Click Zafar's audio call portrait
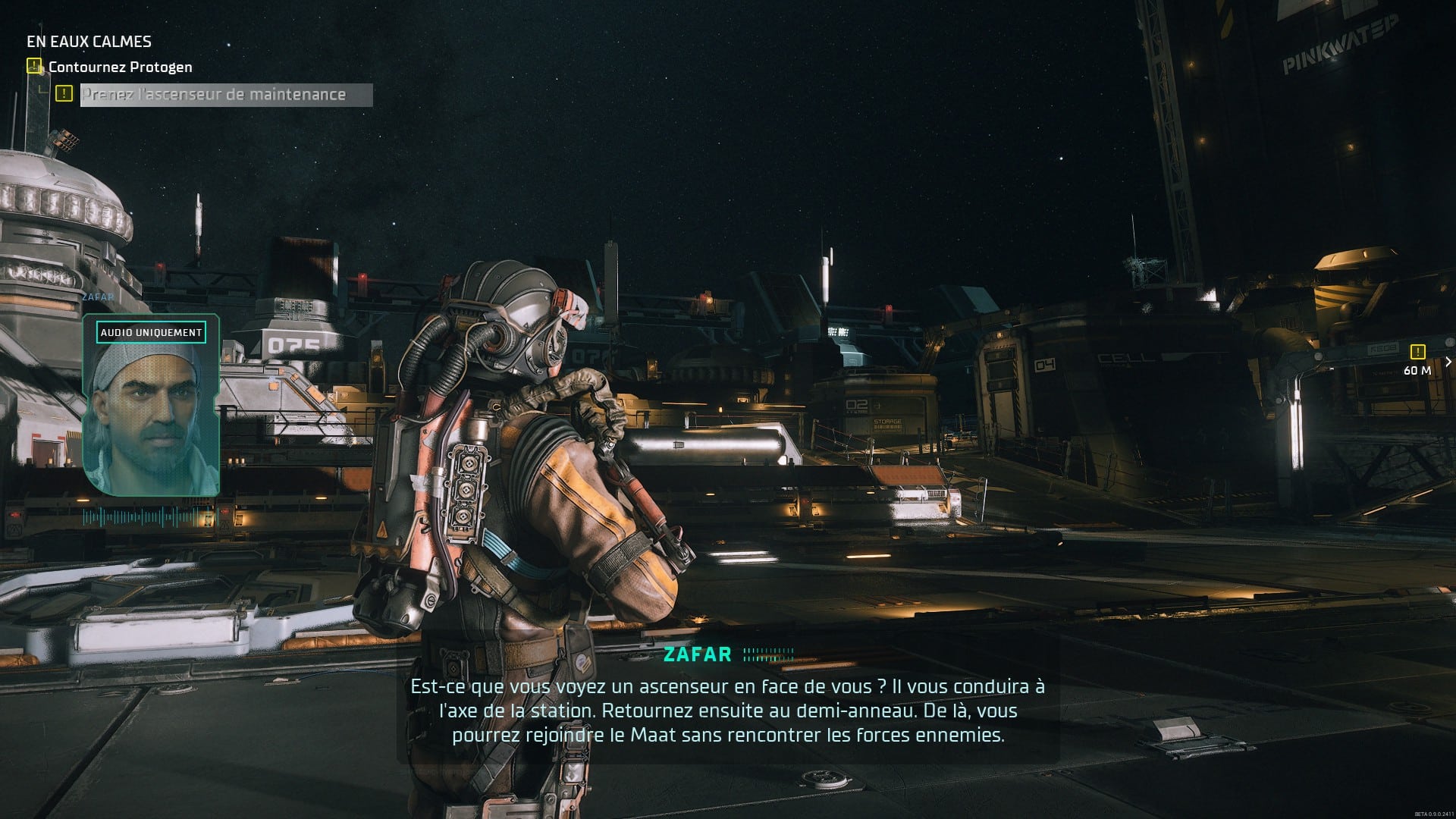 click(151, 406)
